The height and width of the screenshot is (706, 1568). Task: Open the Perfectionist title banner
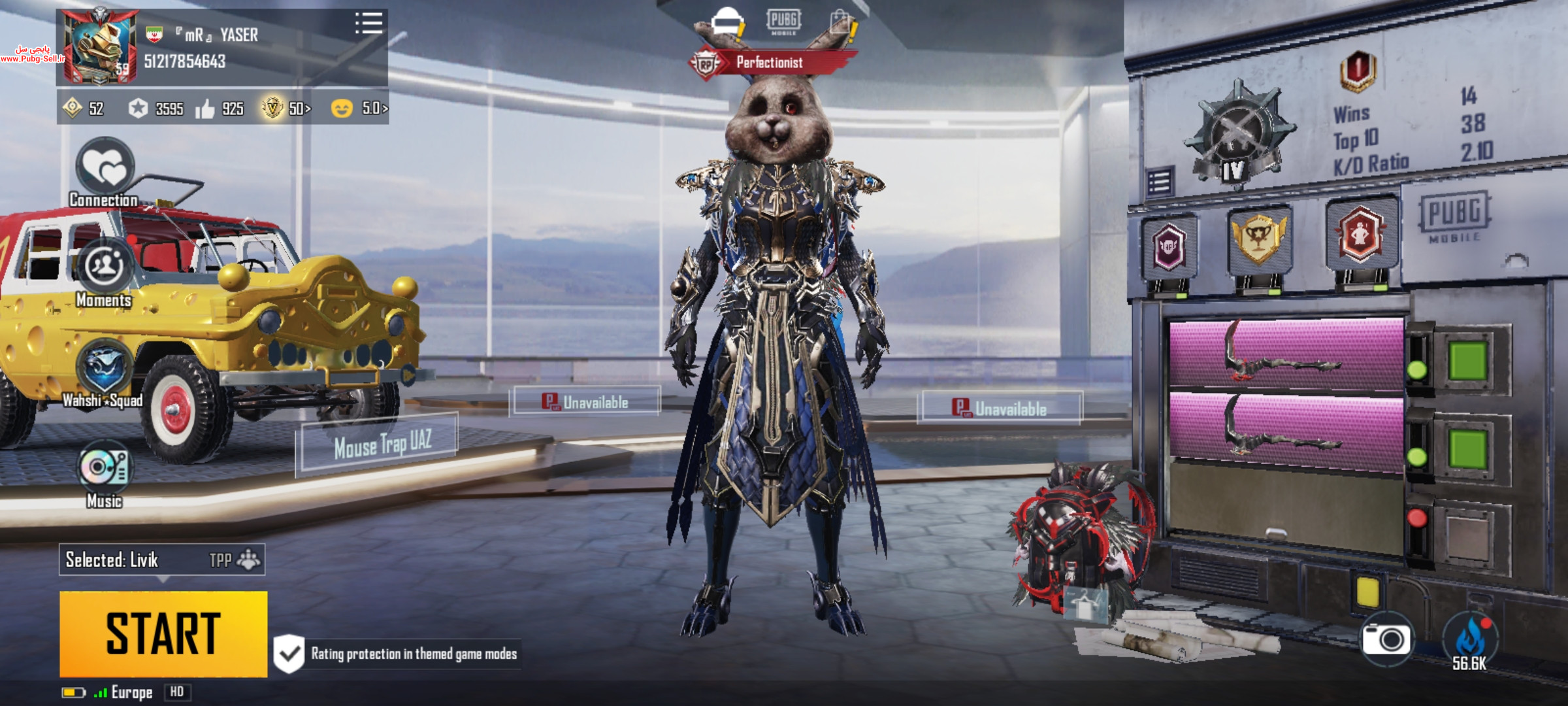(770, 63)
